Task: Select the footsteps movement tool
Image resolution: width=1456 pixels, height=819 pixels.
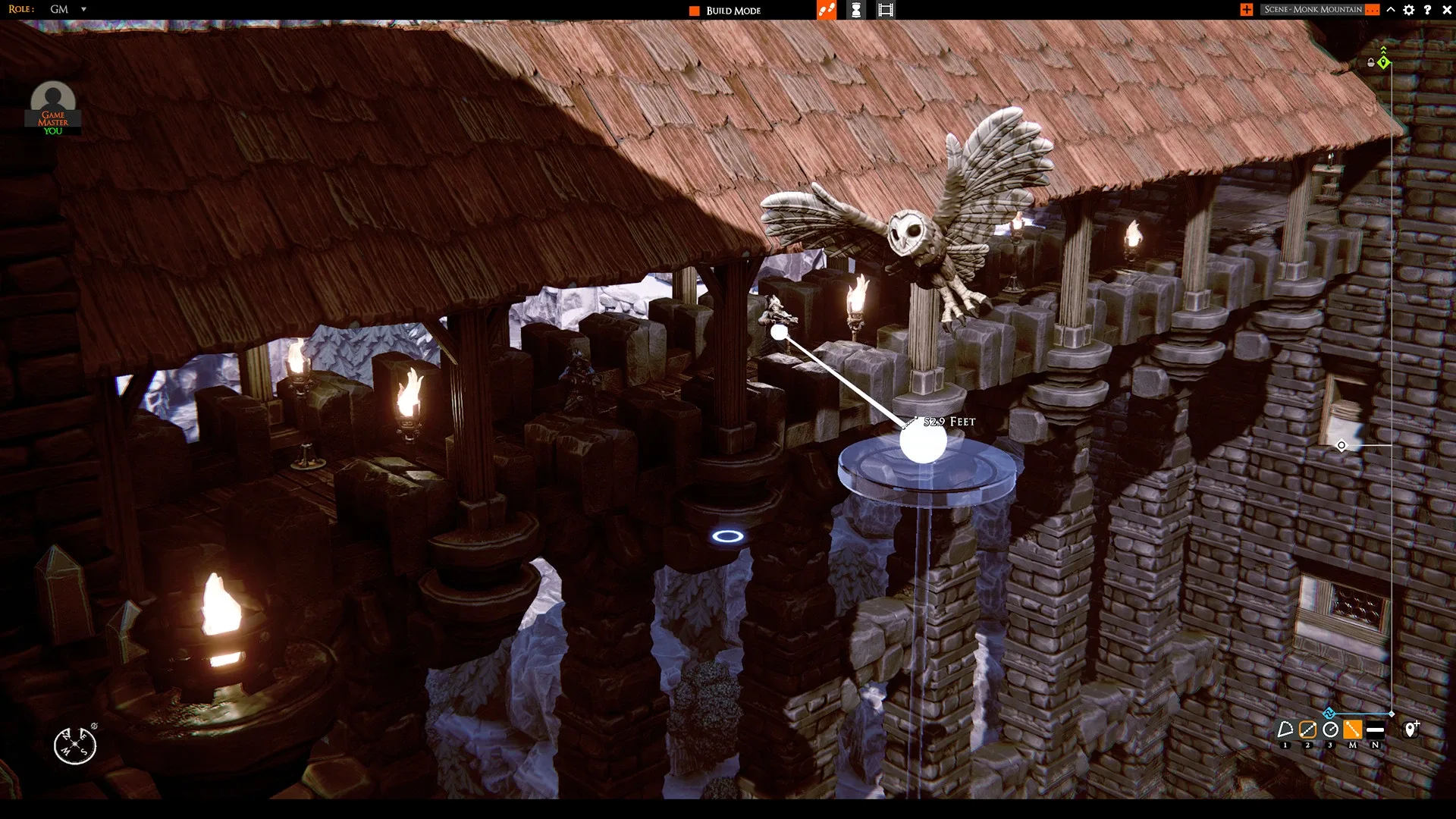Action: tap(826, 10)
